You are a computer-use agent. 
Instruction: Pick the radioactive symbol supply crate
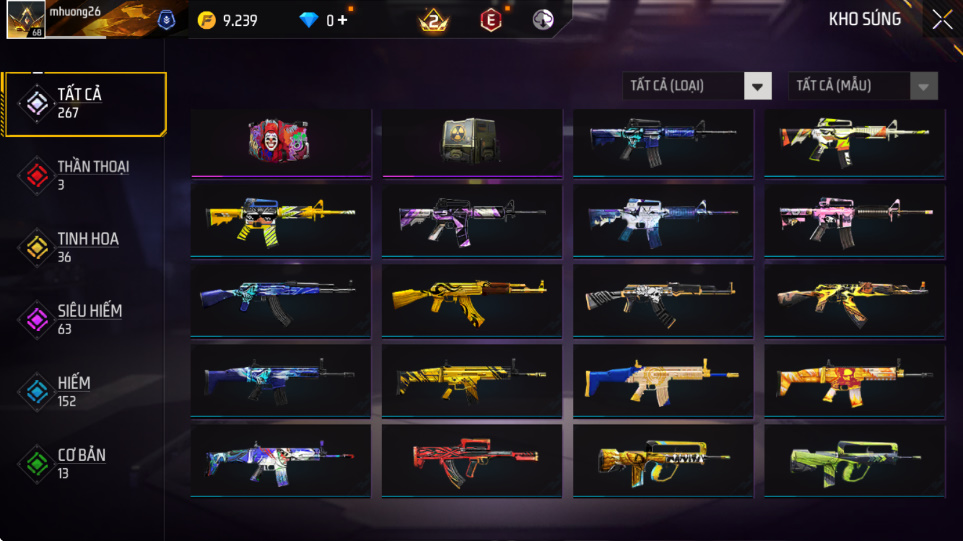[471, 140]
